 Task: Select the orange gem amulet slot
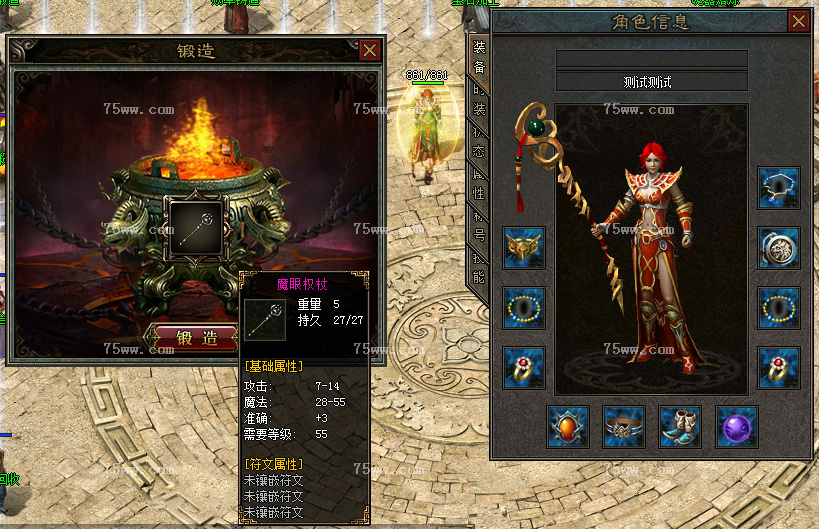tap(567, 427)
